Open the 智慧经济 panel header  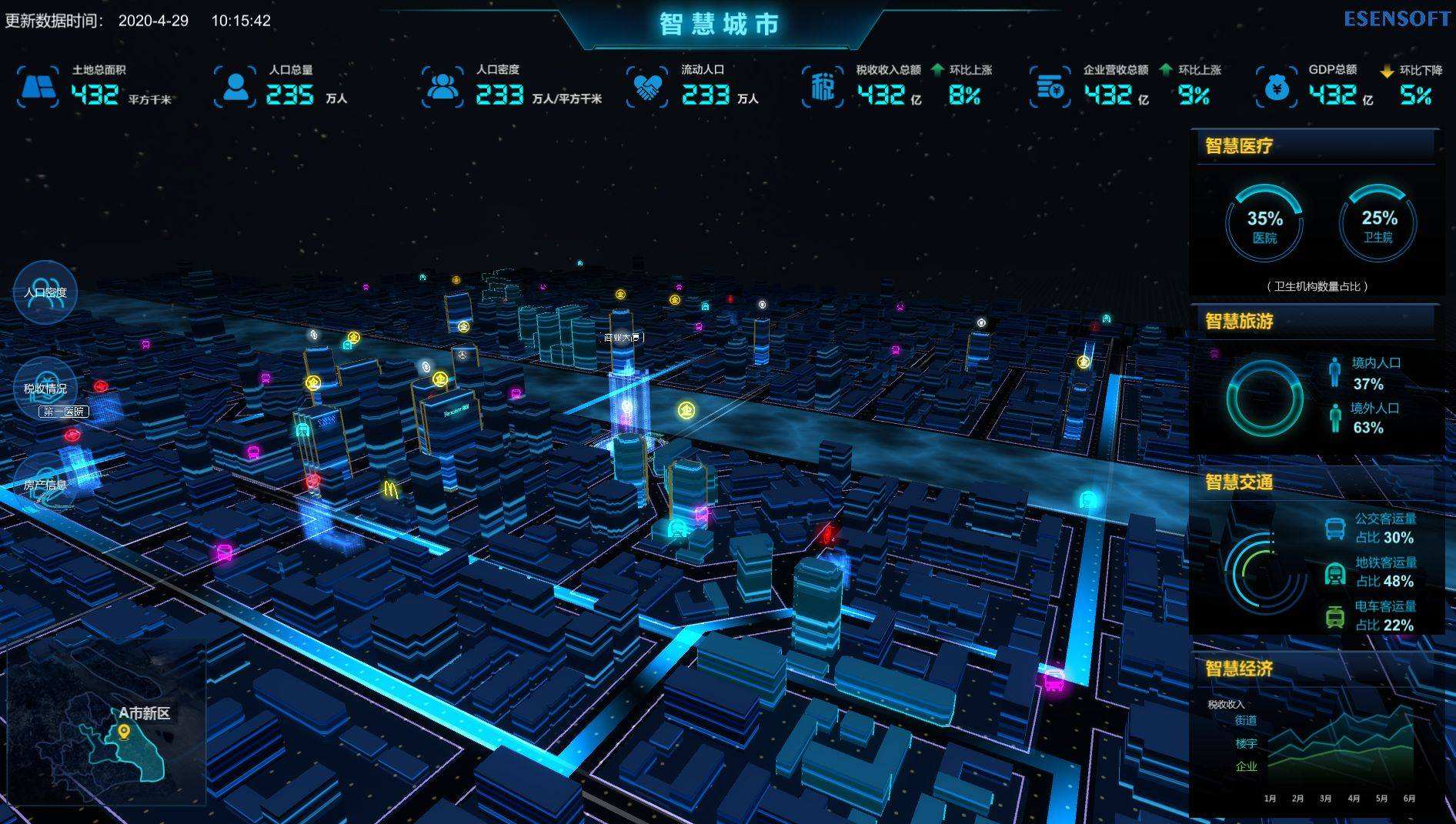coord(1239,669)
